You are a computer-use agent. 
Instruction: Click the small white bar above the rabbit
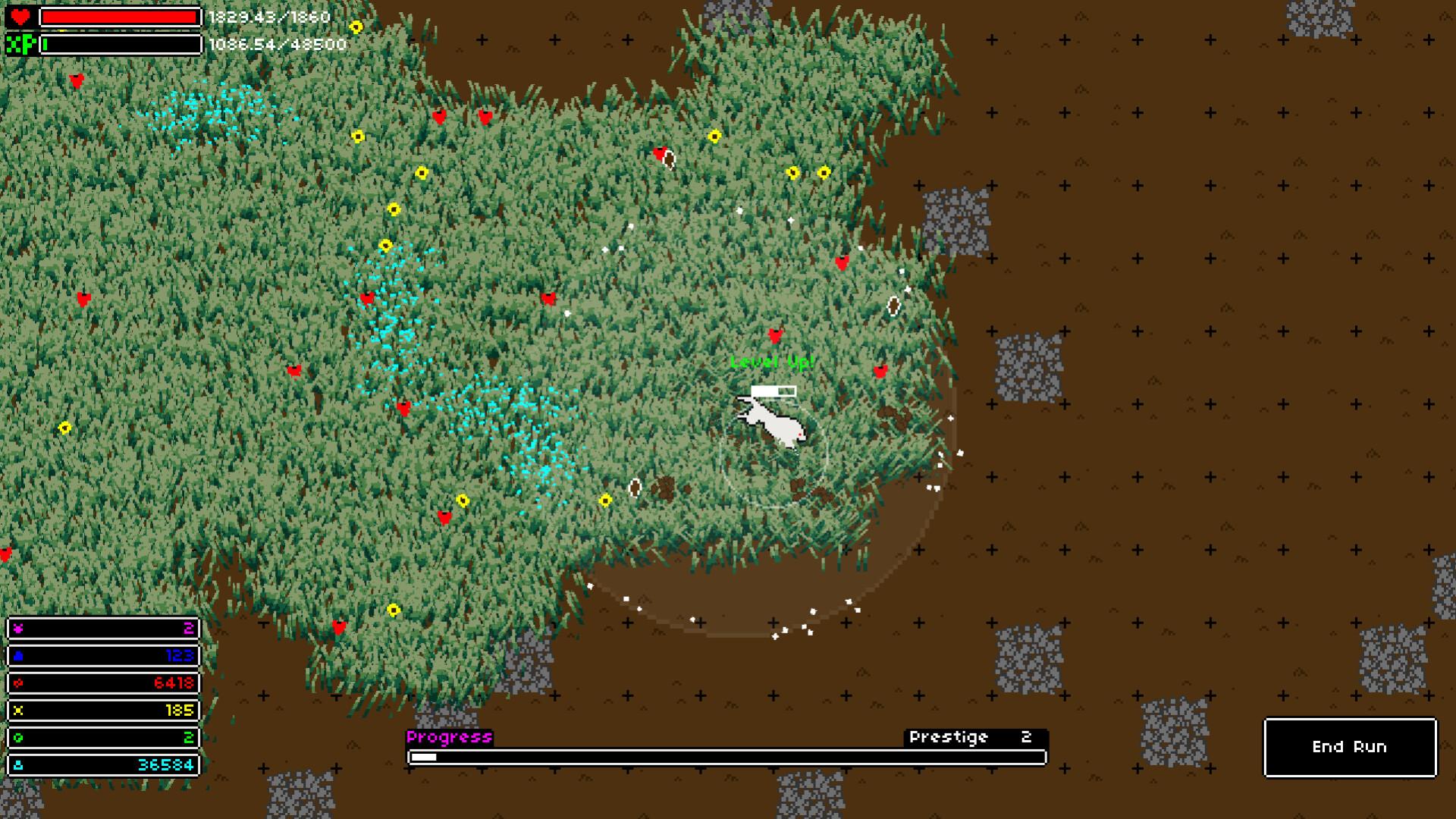[775, 389]
